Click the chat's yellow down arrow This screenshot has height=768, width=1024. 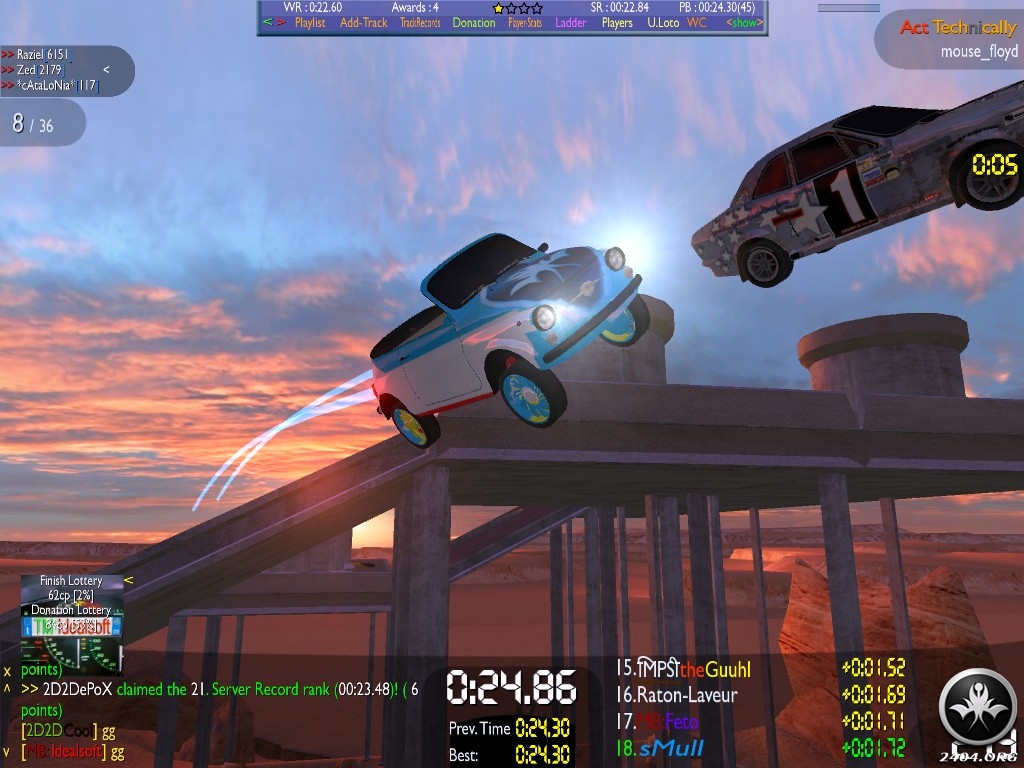click(7, 751)
